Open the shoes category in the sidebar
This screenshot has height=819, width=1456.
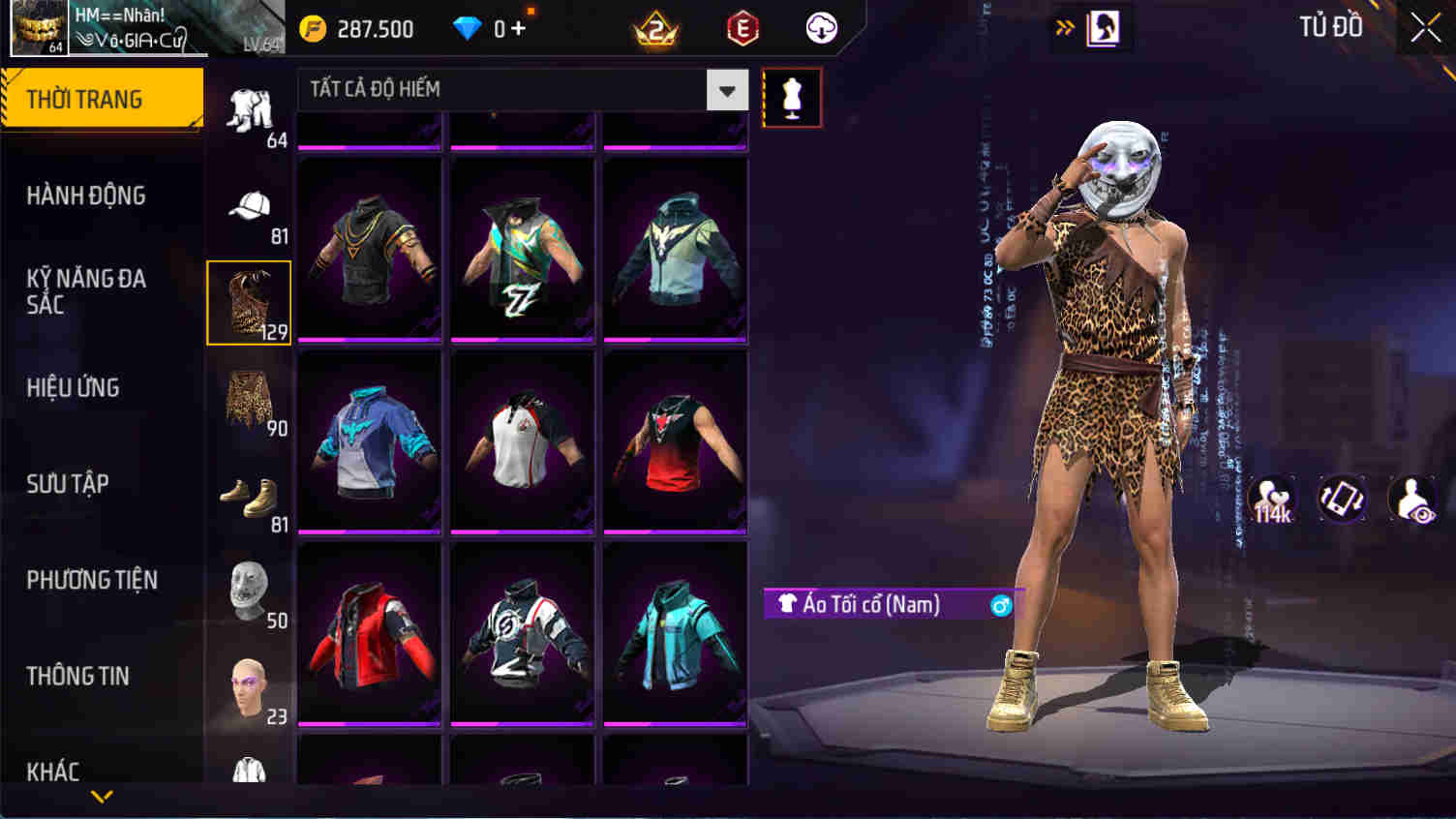(x=249, y=494)
